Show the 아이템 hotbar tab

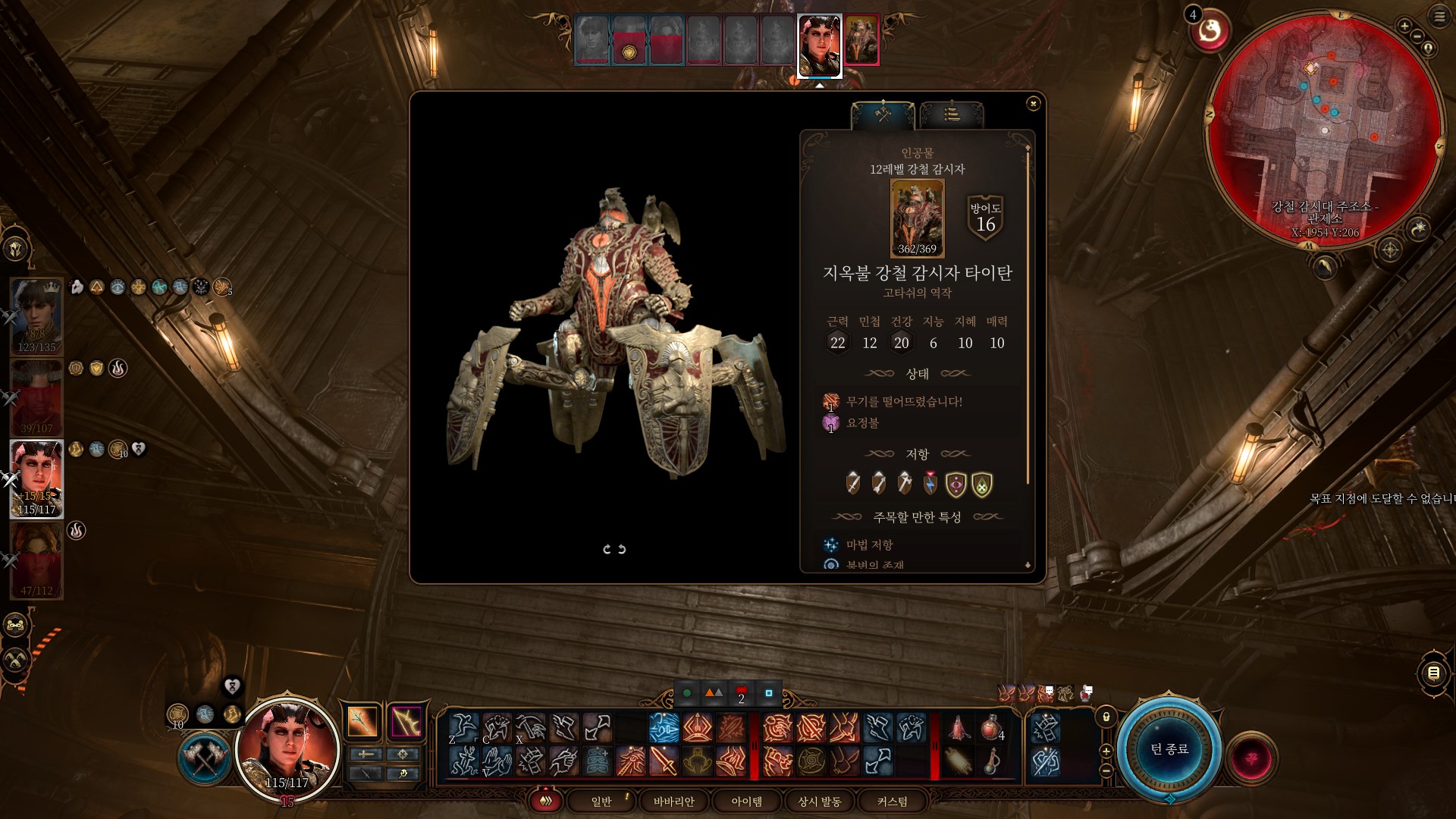(x=746, y=802)
